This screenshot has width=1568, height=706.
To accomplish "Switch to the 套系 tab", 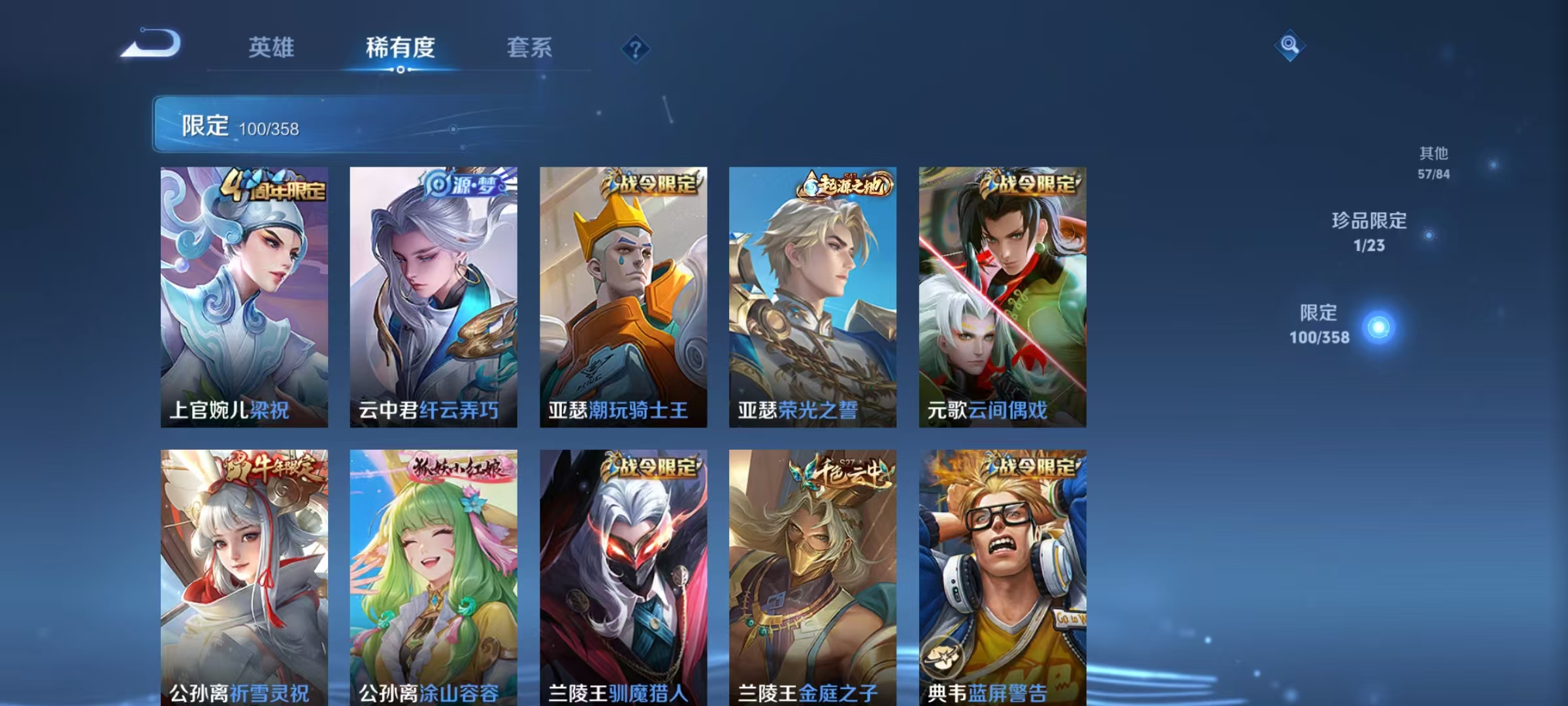I will 529,48.
